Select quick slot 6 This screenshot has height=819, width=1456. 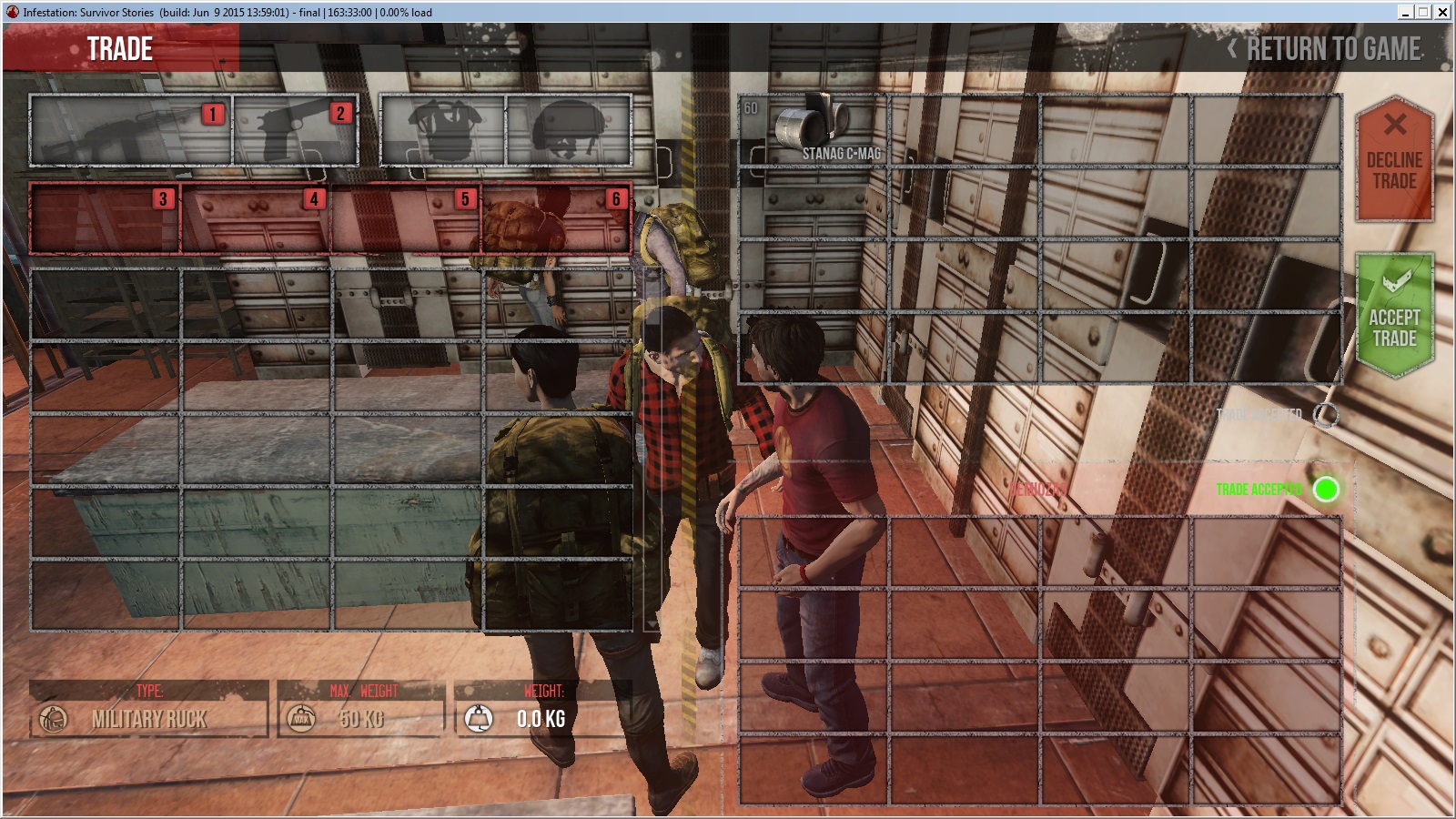pos(557,218)
